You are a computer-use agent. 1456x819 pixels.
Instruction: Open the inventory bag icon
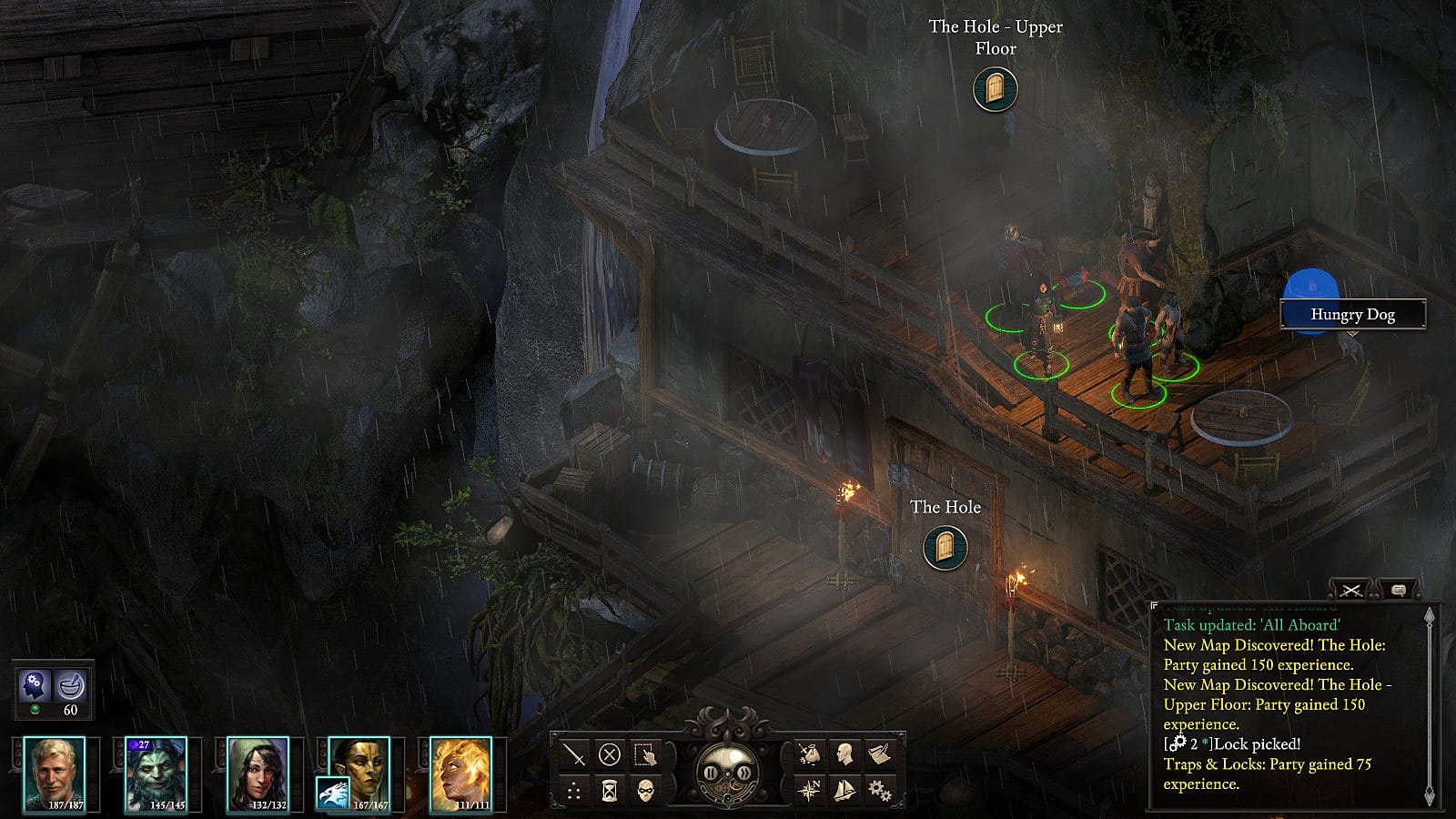809,754
